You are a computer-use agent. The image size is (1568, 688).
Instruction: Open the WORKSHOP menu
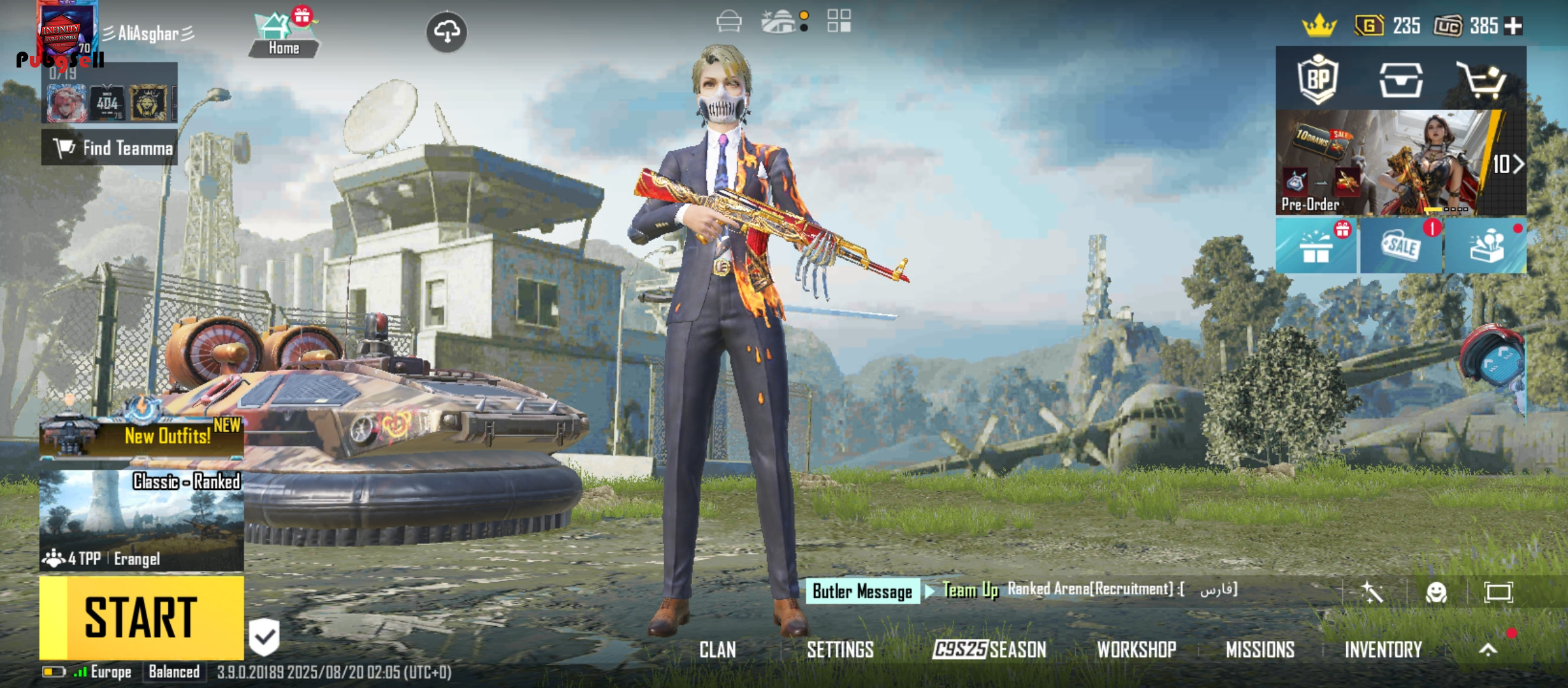pyautogui.click(x=1136, y=649)
